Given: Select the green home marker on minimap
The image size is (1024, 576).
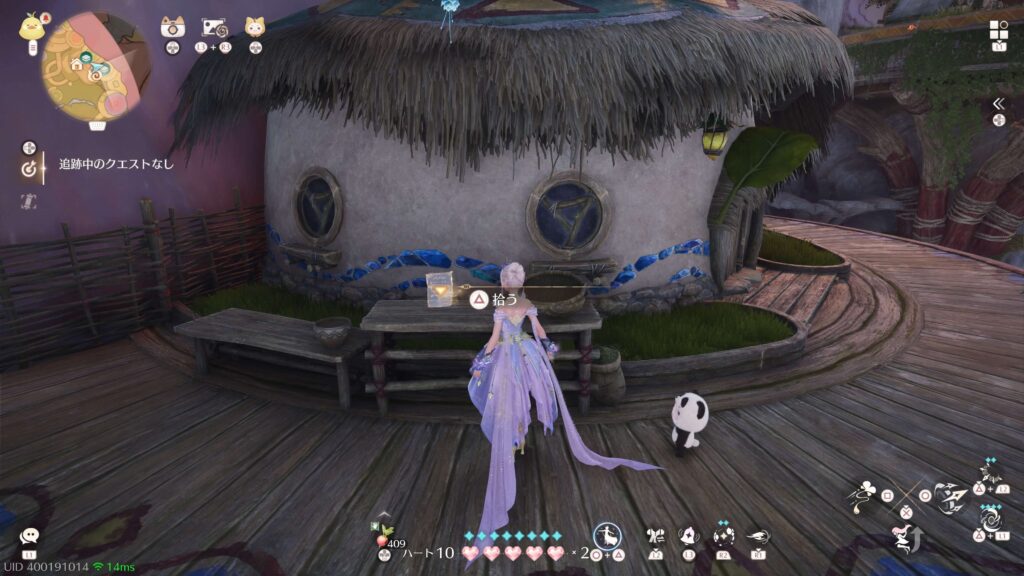Looking at the screenshot, I should (x=76, y=66).
